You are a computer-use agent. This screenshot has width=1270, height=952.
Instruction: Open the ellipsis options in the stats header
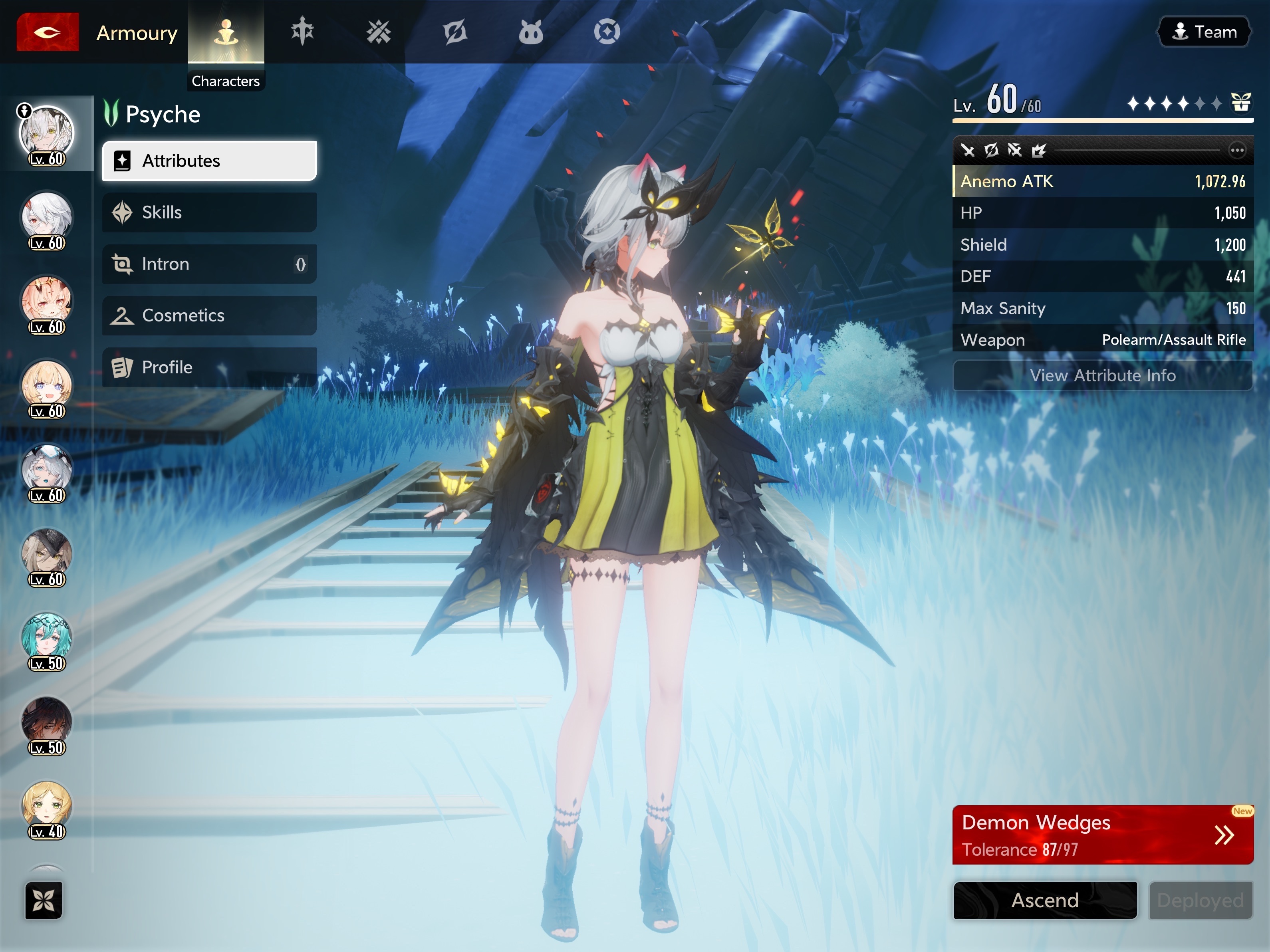point(1237,151)
